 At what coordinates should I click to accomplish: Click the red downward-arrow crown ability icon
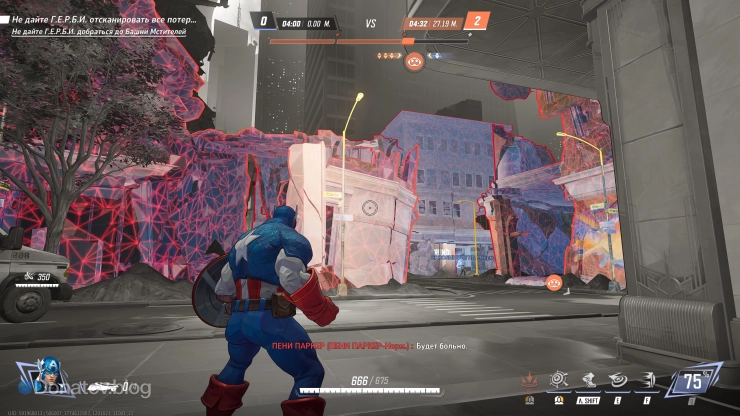click(x=528, y=381)
